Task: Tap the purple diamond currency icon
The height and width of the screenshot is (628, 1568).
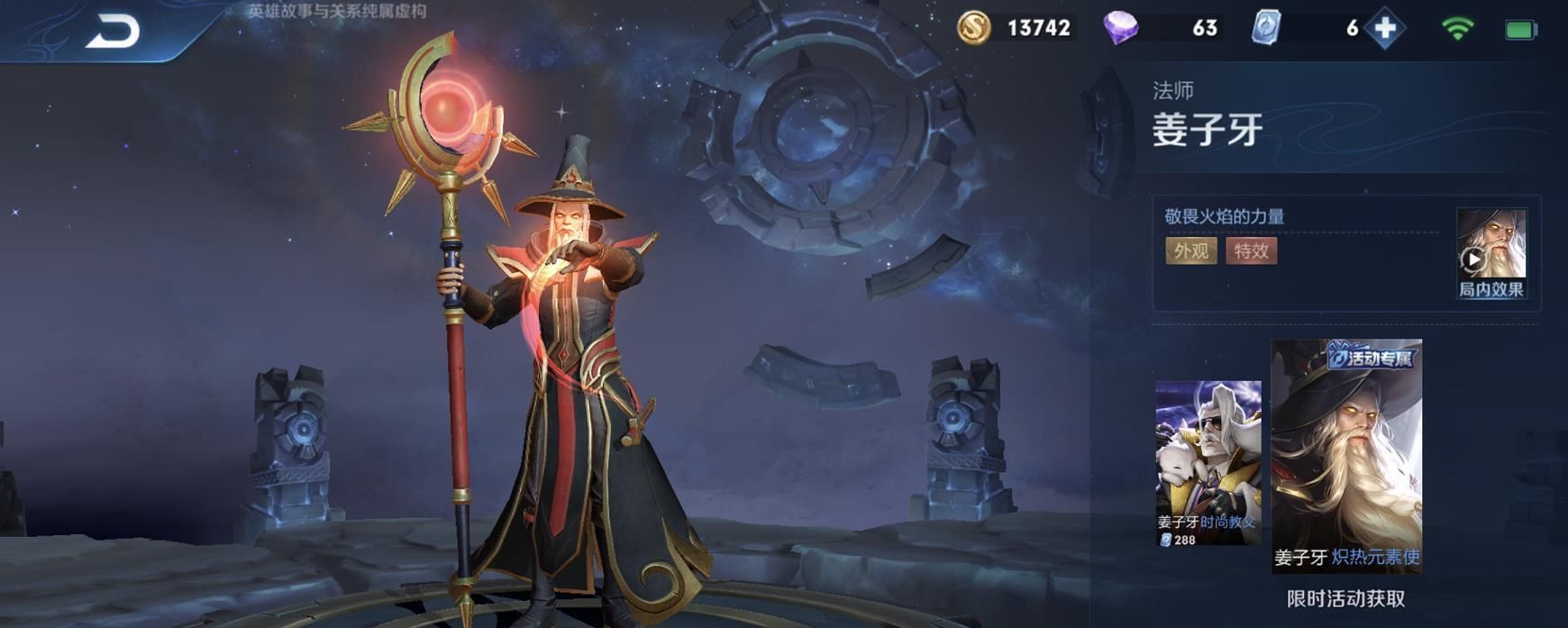Action: 1120,28
